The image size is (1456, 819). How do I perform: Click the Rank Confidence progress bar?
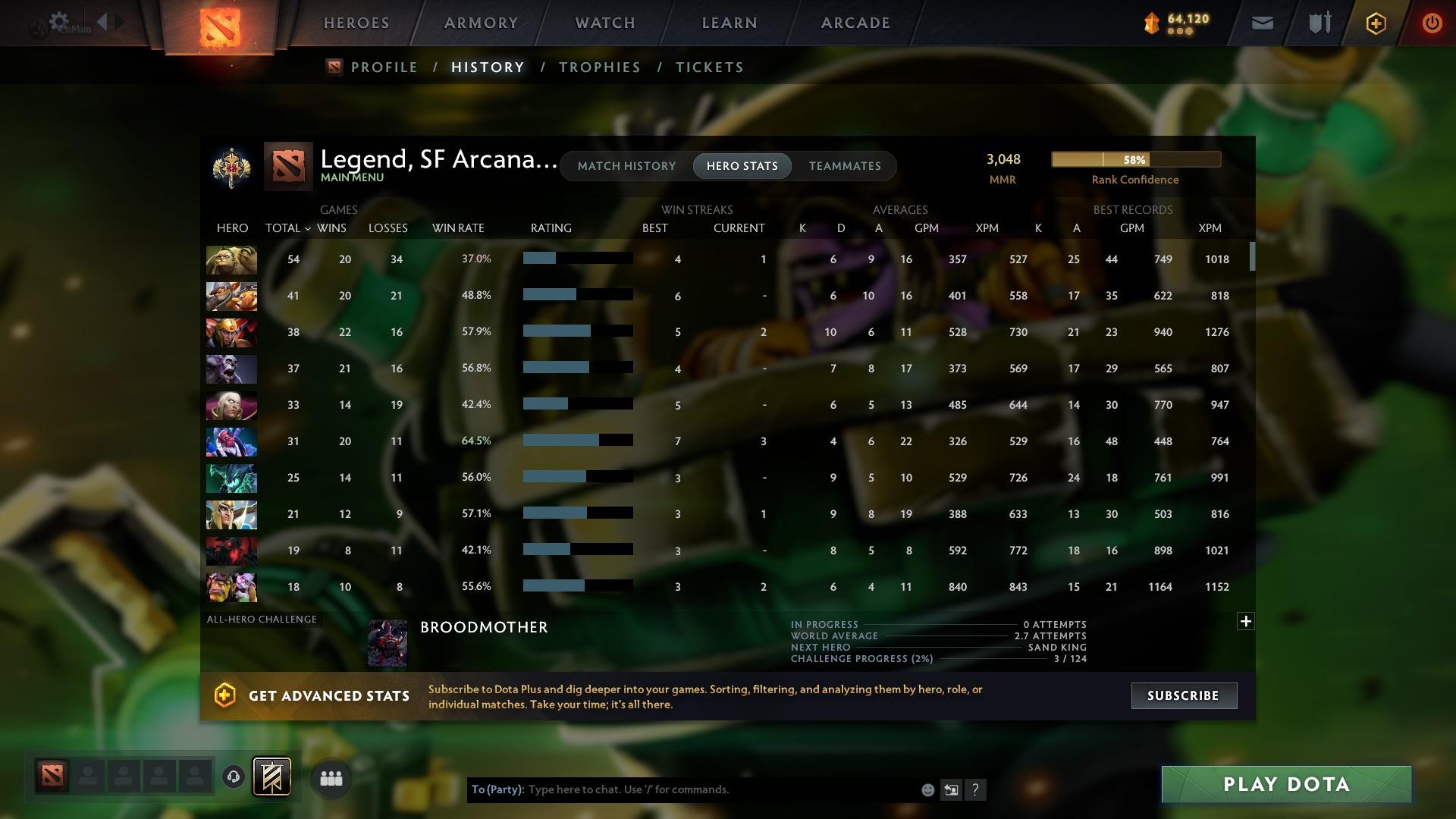[x=1135, y=159]
